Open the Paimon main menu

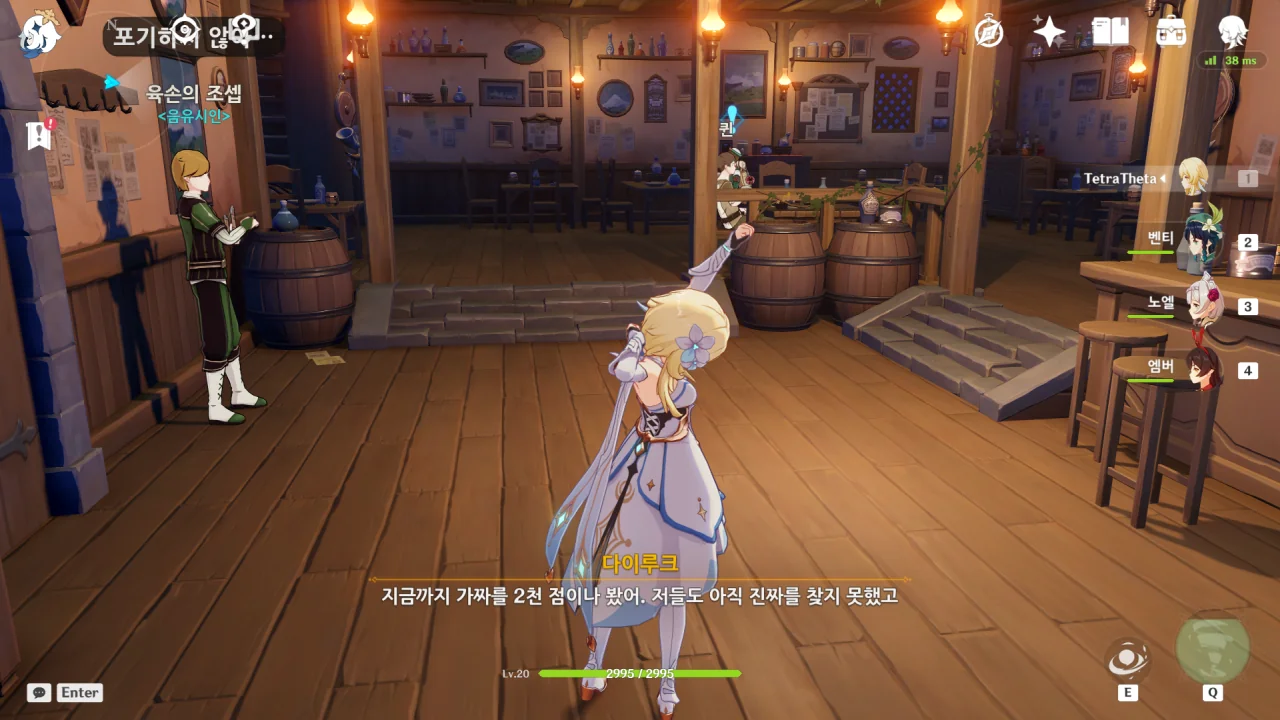pyautogui.click(x=39, y=34)
